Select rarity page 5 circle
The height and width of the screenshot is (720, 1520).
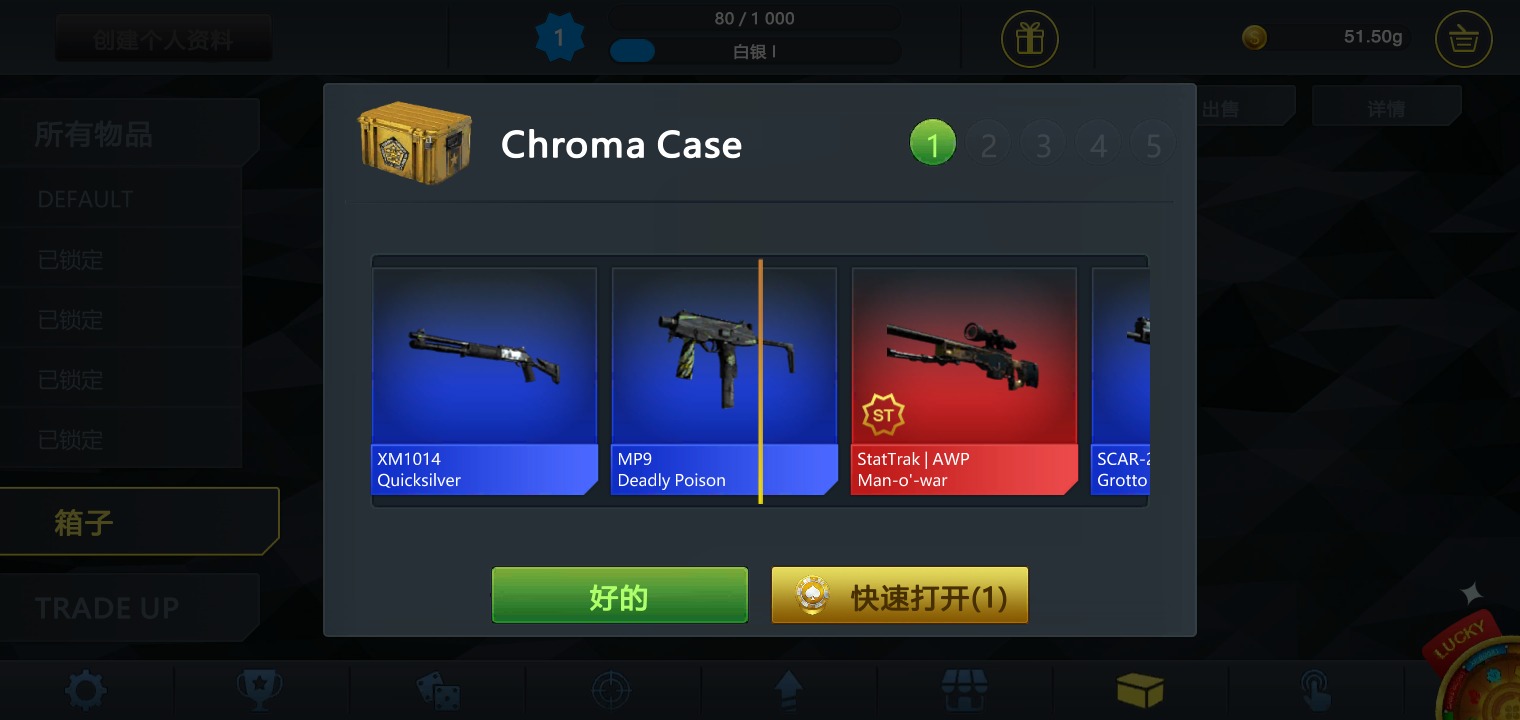click(1153, 142)
